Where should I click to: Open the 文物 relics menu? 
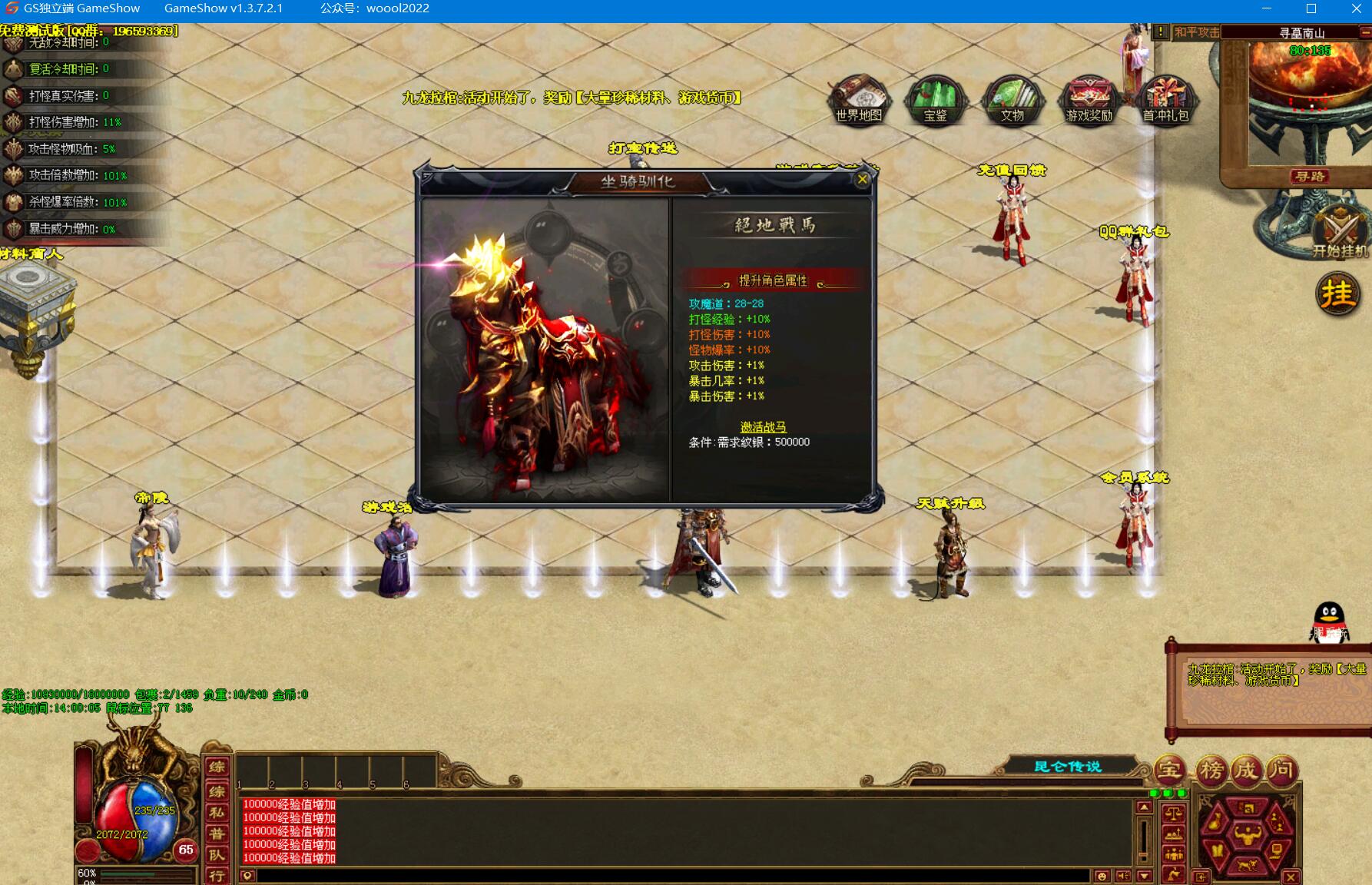(1012, 100)
